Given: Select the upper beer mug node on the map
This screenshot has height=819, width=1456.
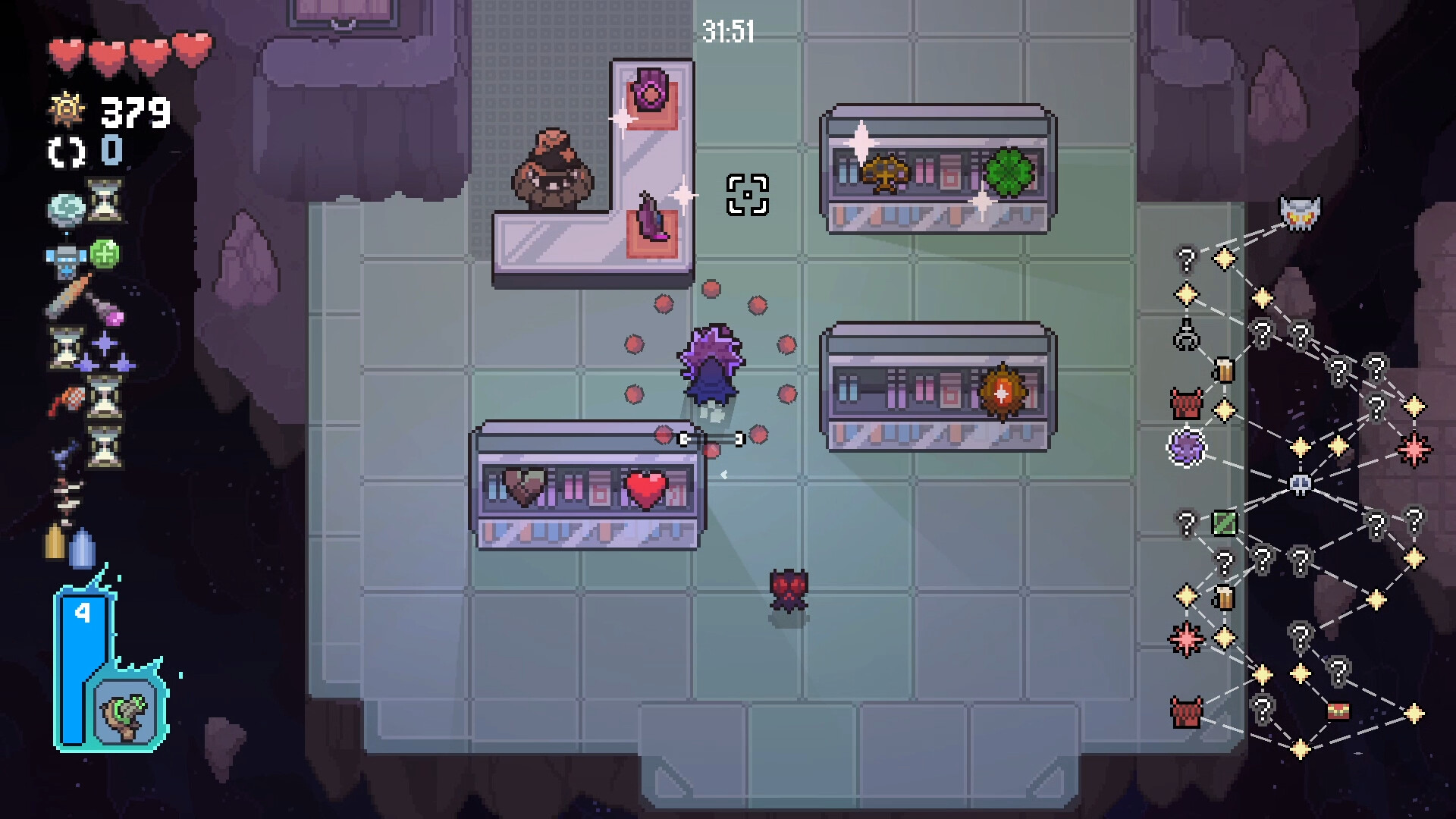Looking at the screenshot, I should tap(1225, 371).
